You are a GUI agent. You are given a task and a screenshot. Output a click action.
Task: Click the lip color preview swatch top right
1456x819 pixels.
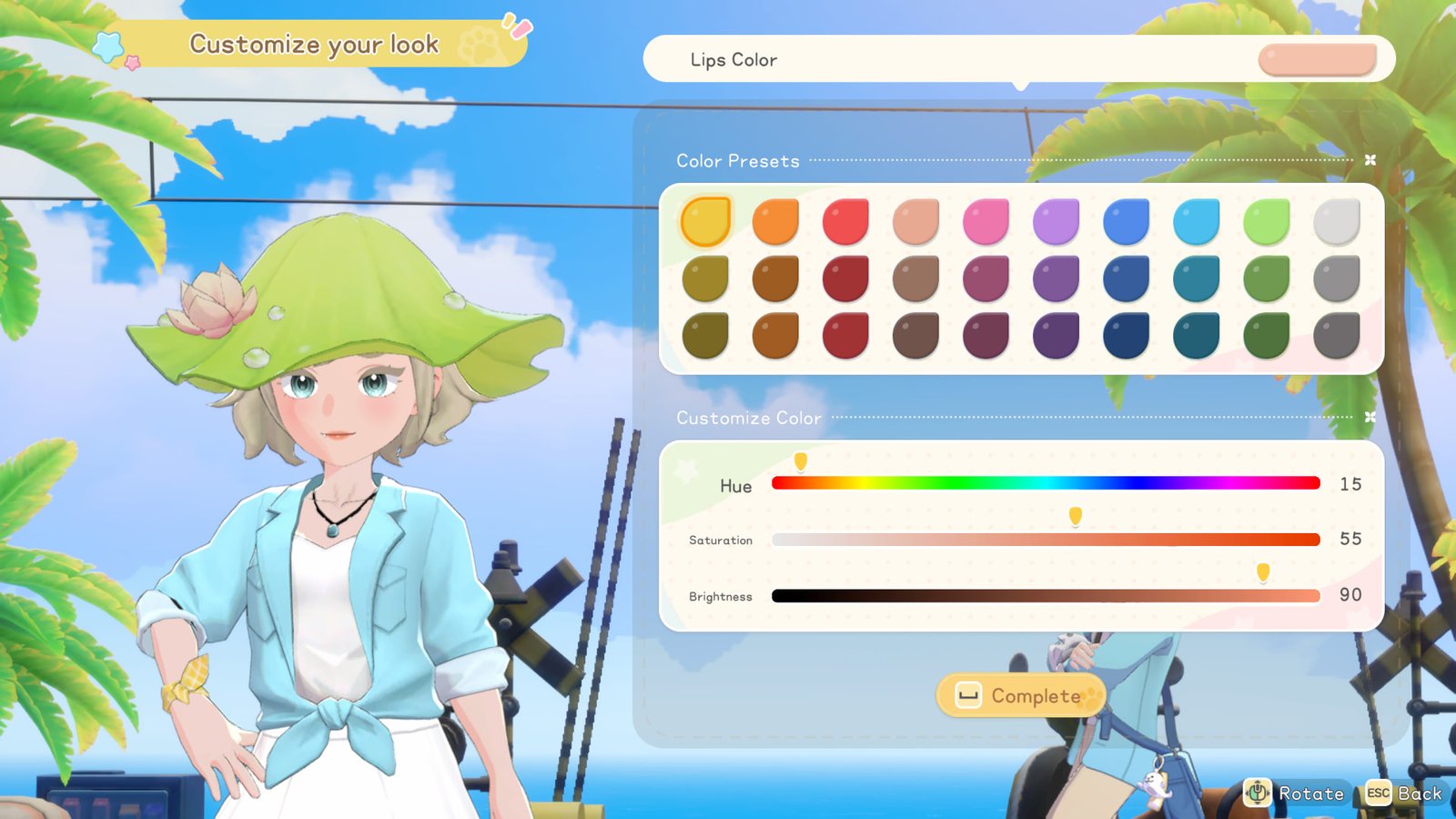pyautogui.click(x=1316, y=58)
